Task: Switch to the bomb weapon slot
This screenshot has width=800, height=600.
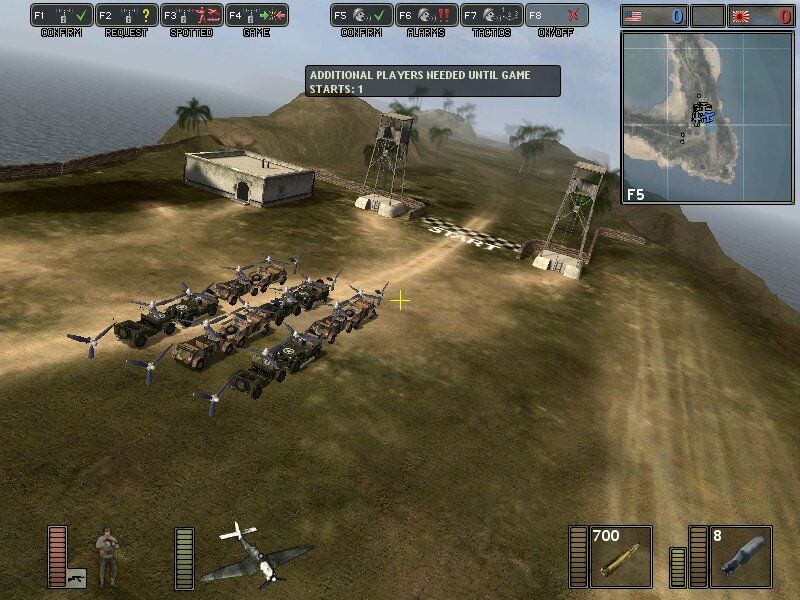Action: point(740,556)
